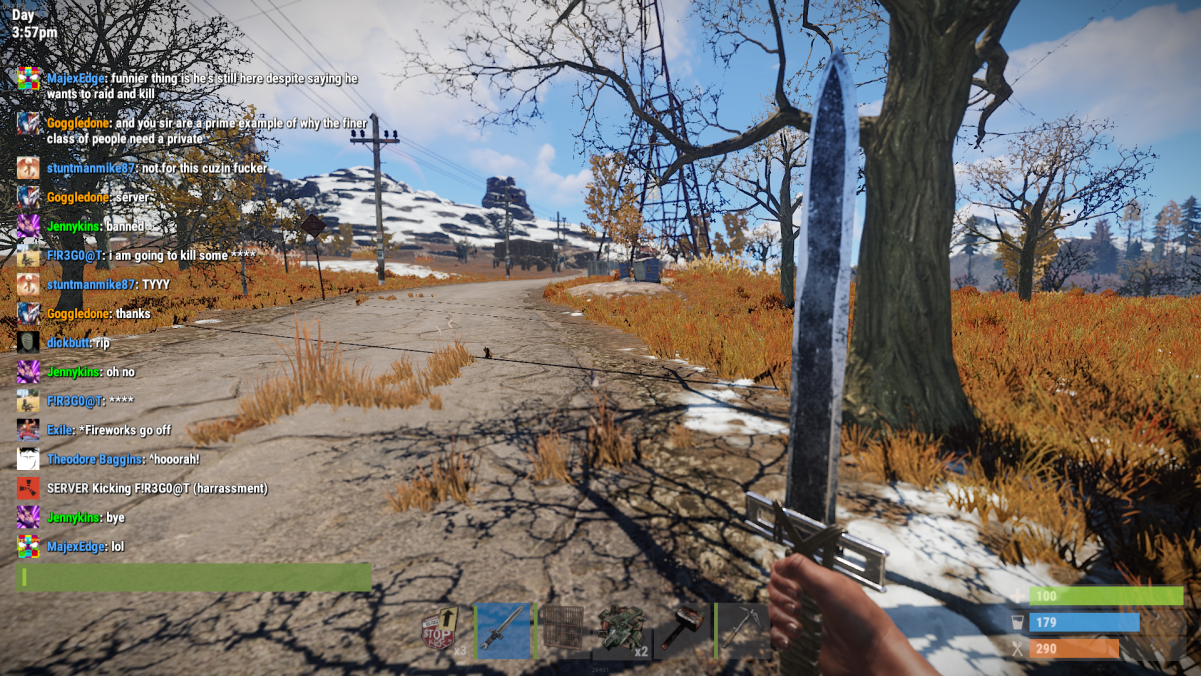Choose the metal grill hotbar slot
Image resolution: width=1201 pixels, height=676 pixels.
point(562,630)
